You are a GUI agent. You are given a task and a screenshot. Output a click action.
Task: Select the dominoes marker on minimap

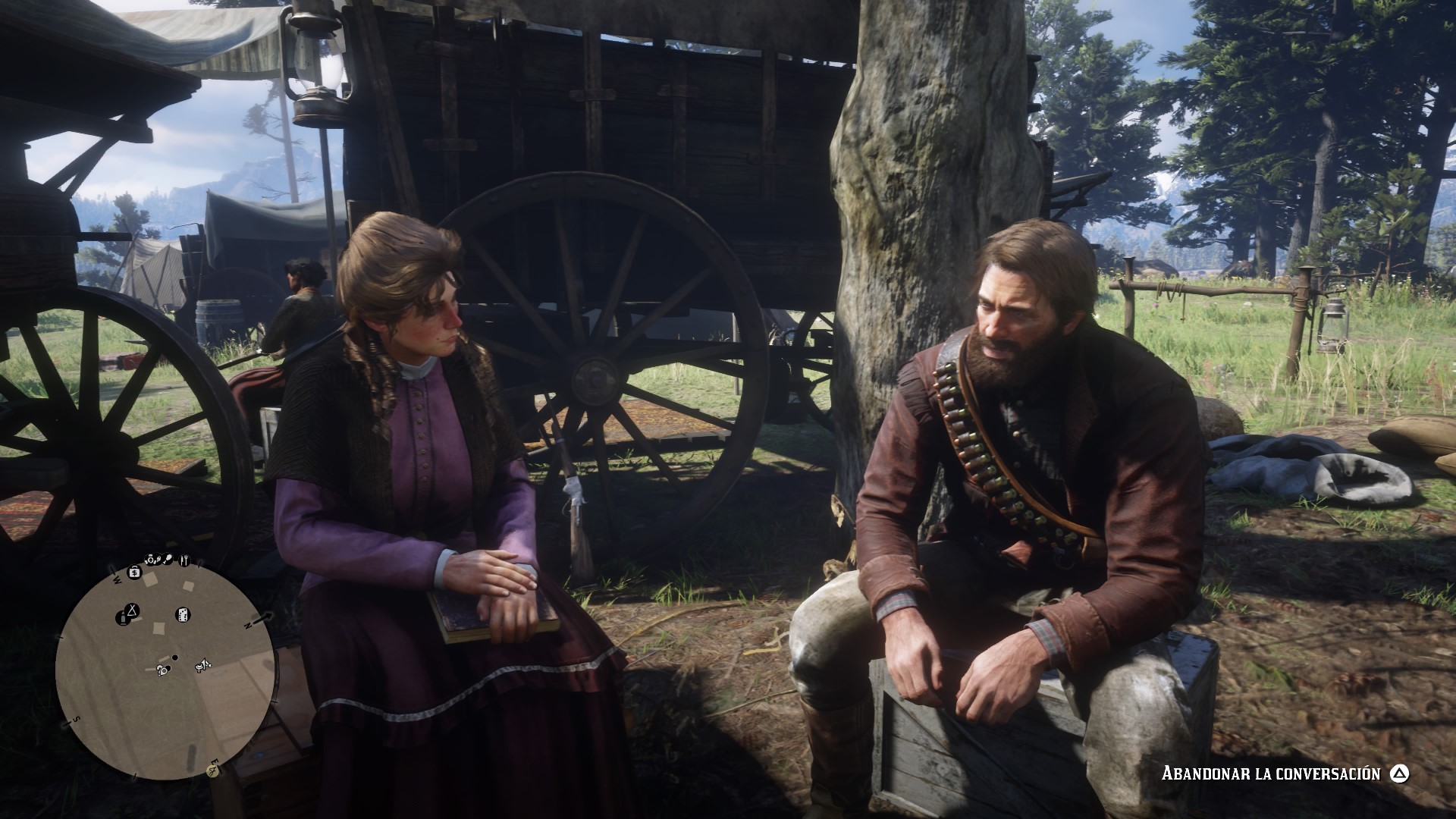(x=183, y=614)
